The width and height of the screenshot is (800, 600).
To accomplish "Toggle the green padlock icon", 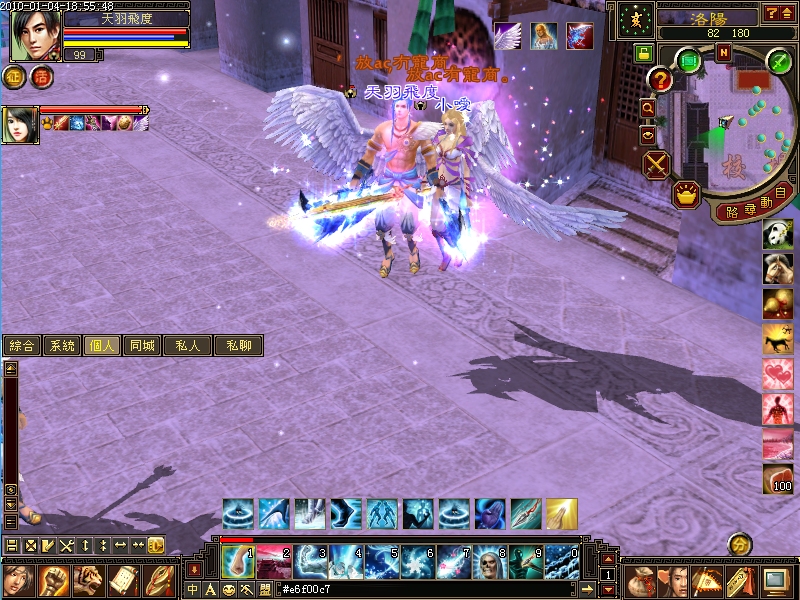I will tap(643, 53).
